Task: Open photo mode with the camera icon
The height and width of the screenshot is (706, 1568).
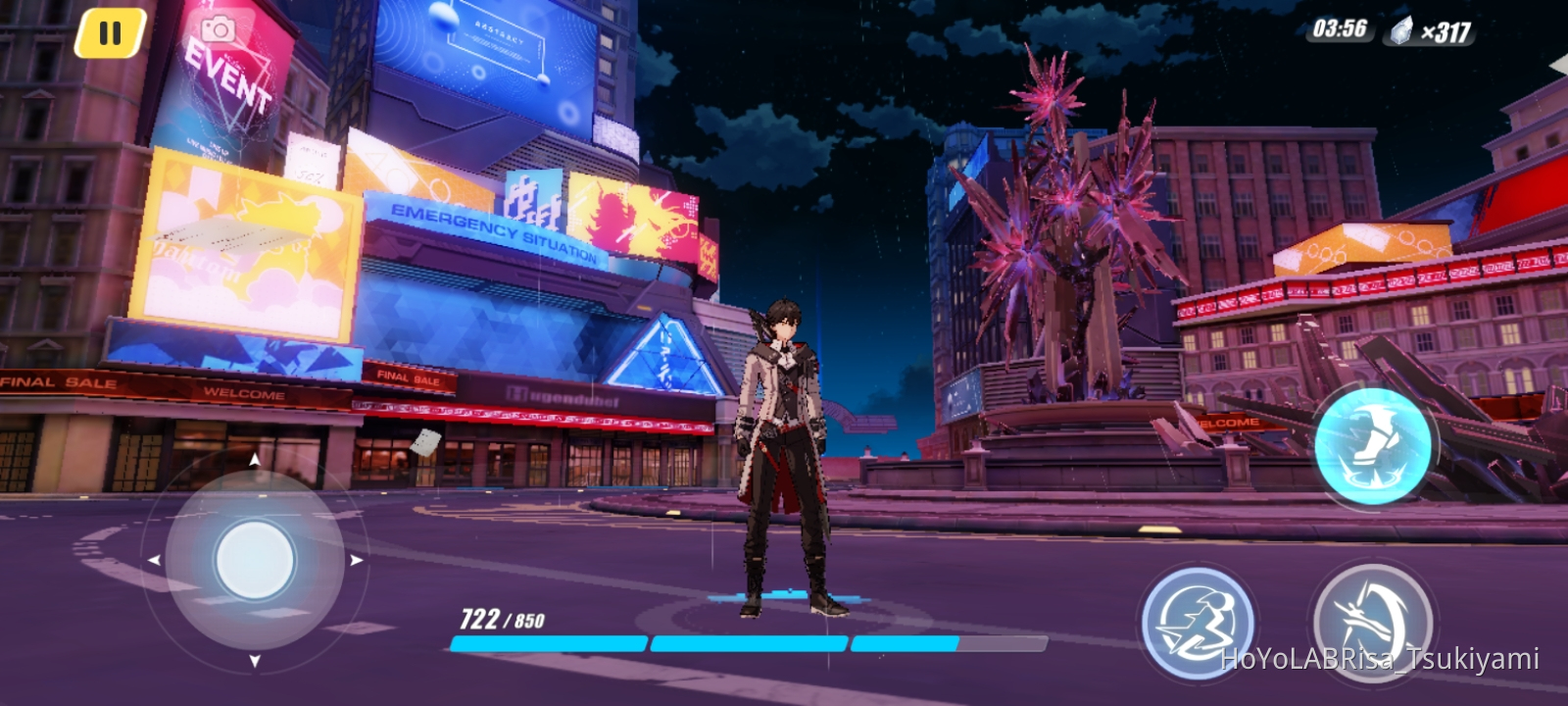Action: tap(218, 27)
